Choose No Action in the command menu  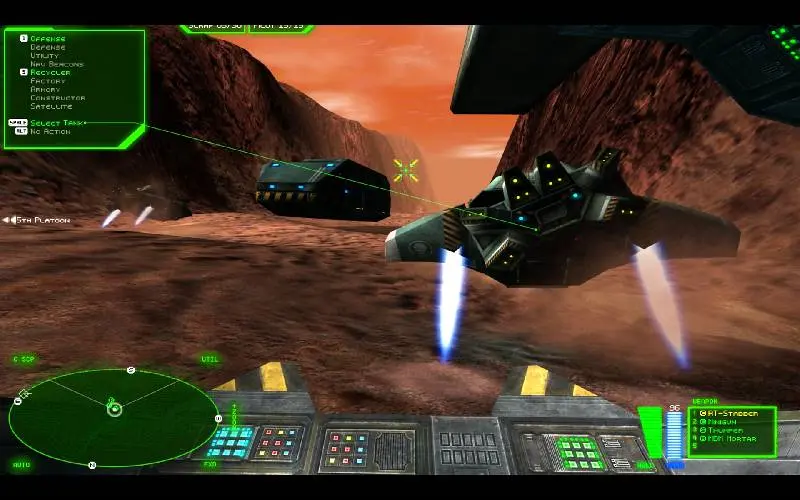tap(50, 131)
